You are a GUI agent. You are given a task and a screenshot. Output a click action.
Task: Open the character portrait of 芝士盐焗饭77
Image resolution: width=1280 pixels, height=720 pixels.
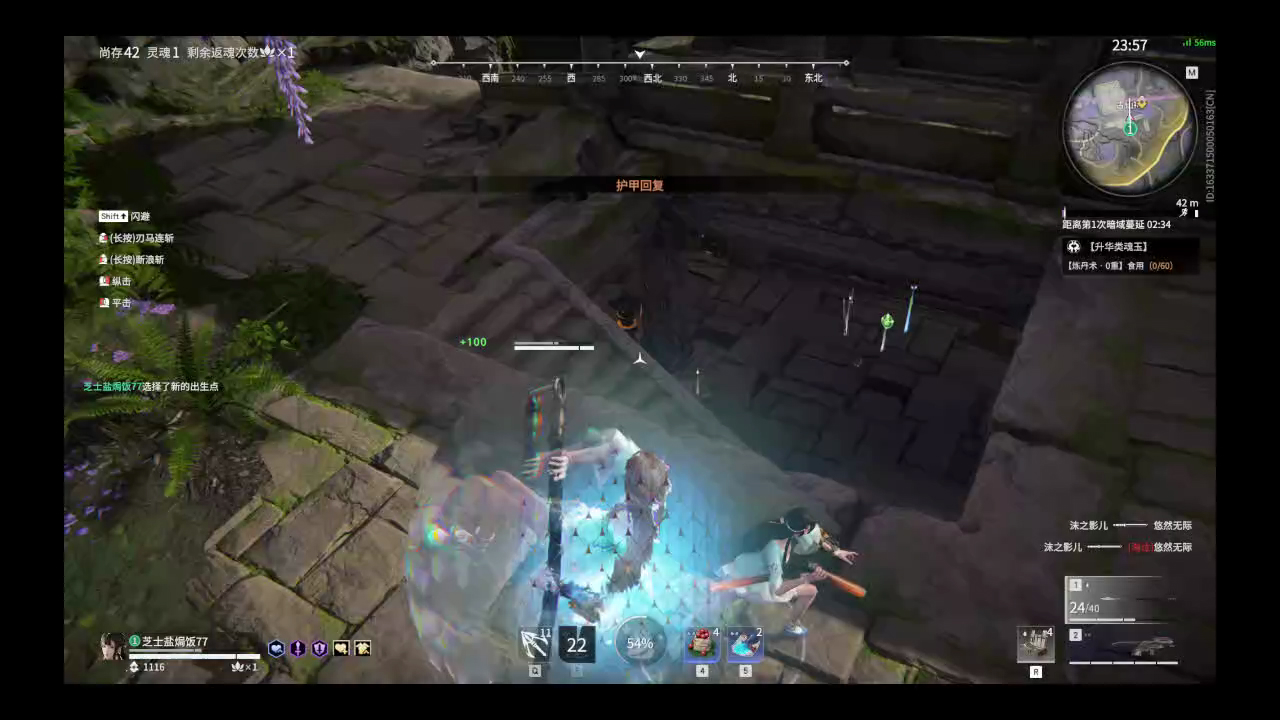click(x=112, y=647)
